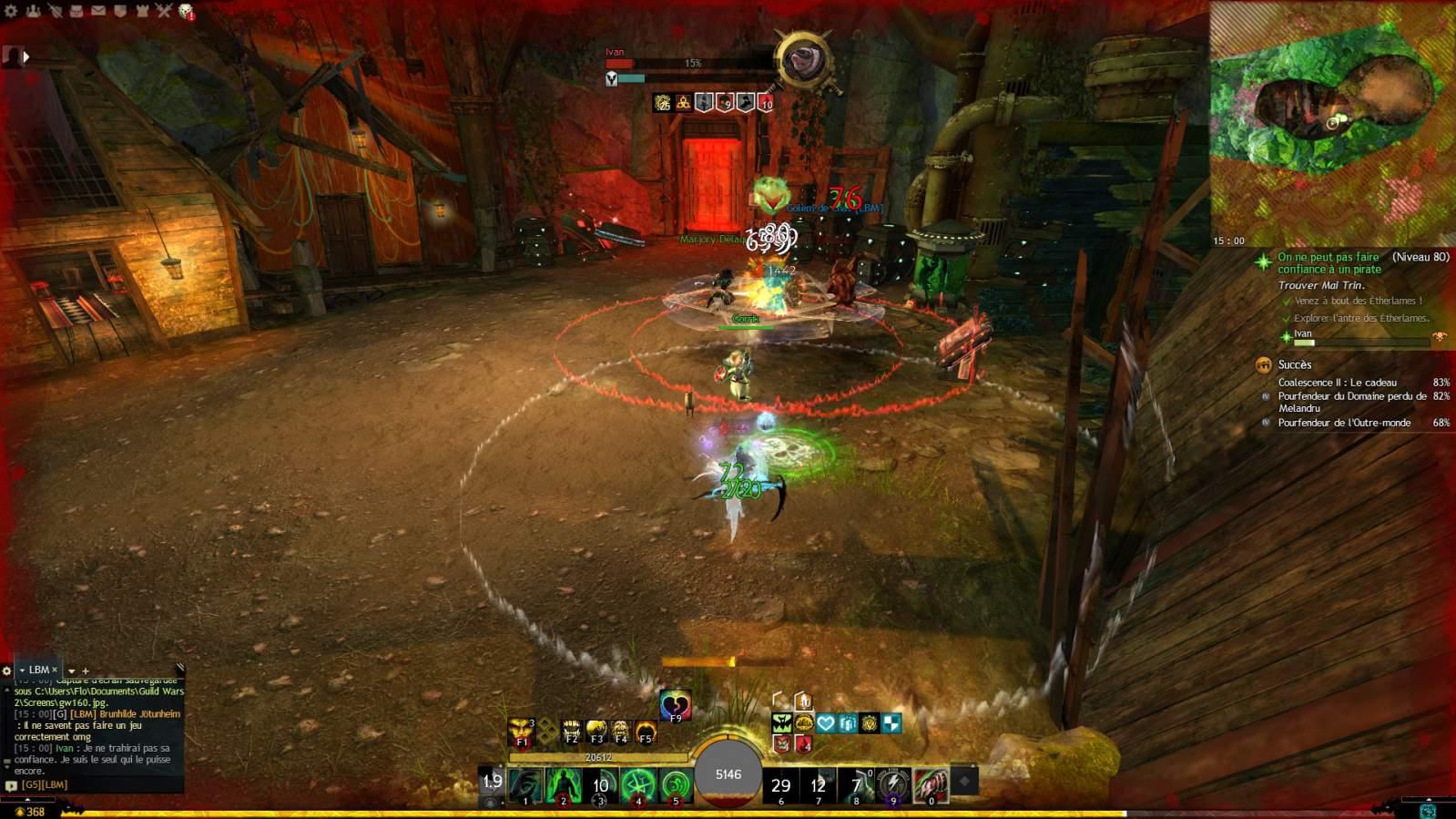Use weapon skill slot 2
The width and height of the screenshot is (1456, 819).
point(564,785)
